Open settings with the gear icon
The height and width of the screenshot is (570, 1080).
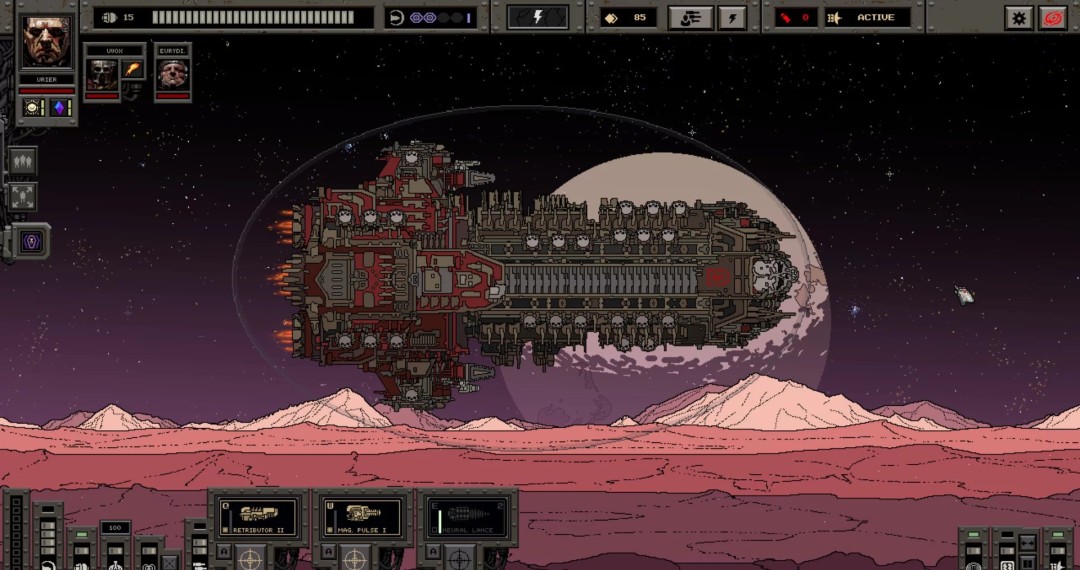[x=1018, y=17]
